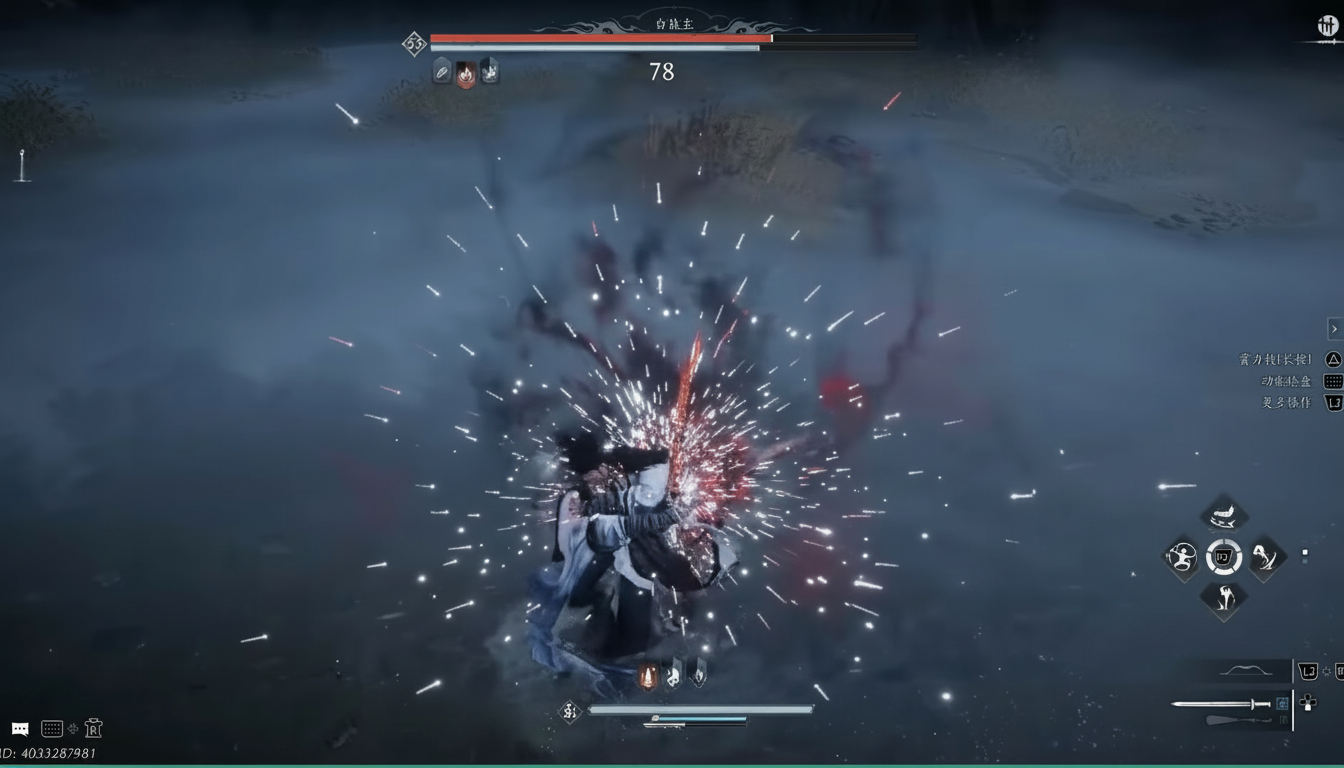Image resolution: width=1344 pixels, height=768 pixels.
Task: Toggle the skull pendant status icon near player bar
Action: tap(674, 677)
